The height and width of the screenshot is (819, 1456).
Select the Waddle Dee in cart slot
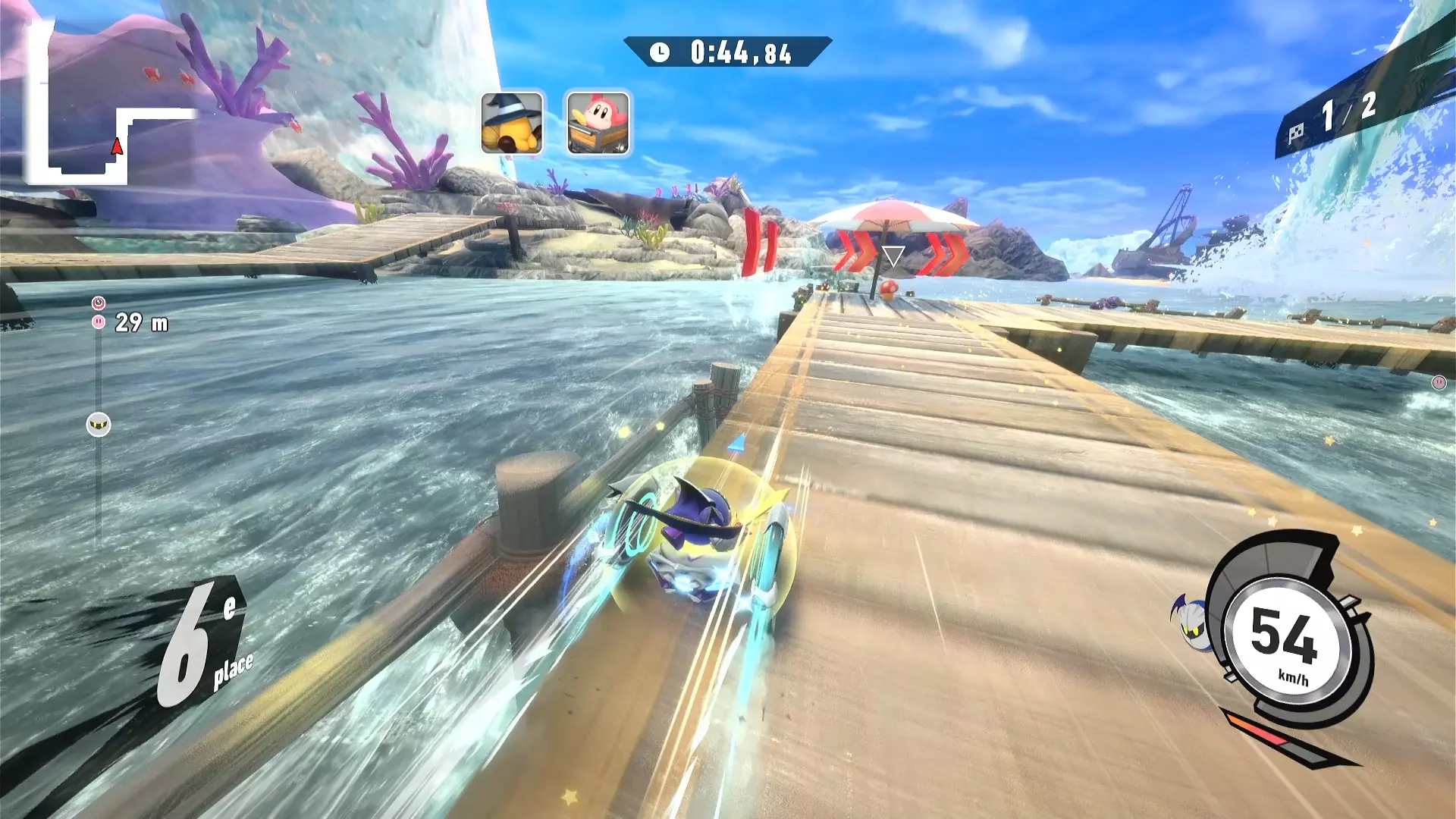(598, 124)
